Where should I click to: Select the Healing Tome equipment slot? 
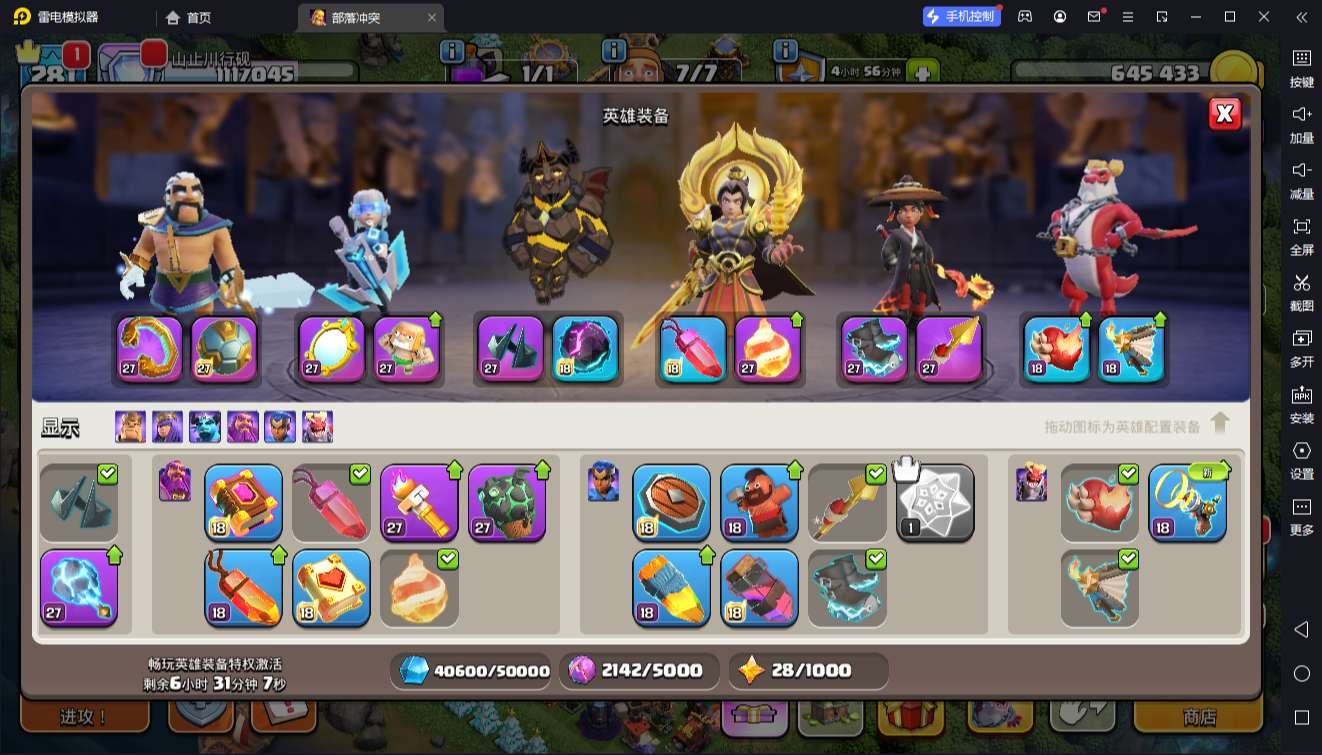[x=331, y=587]
